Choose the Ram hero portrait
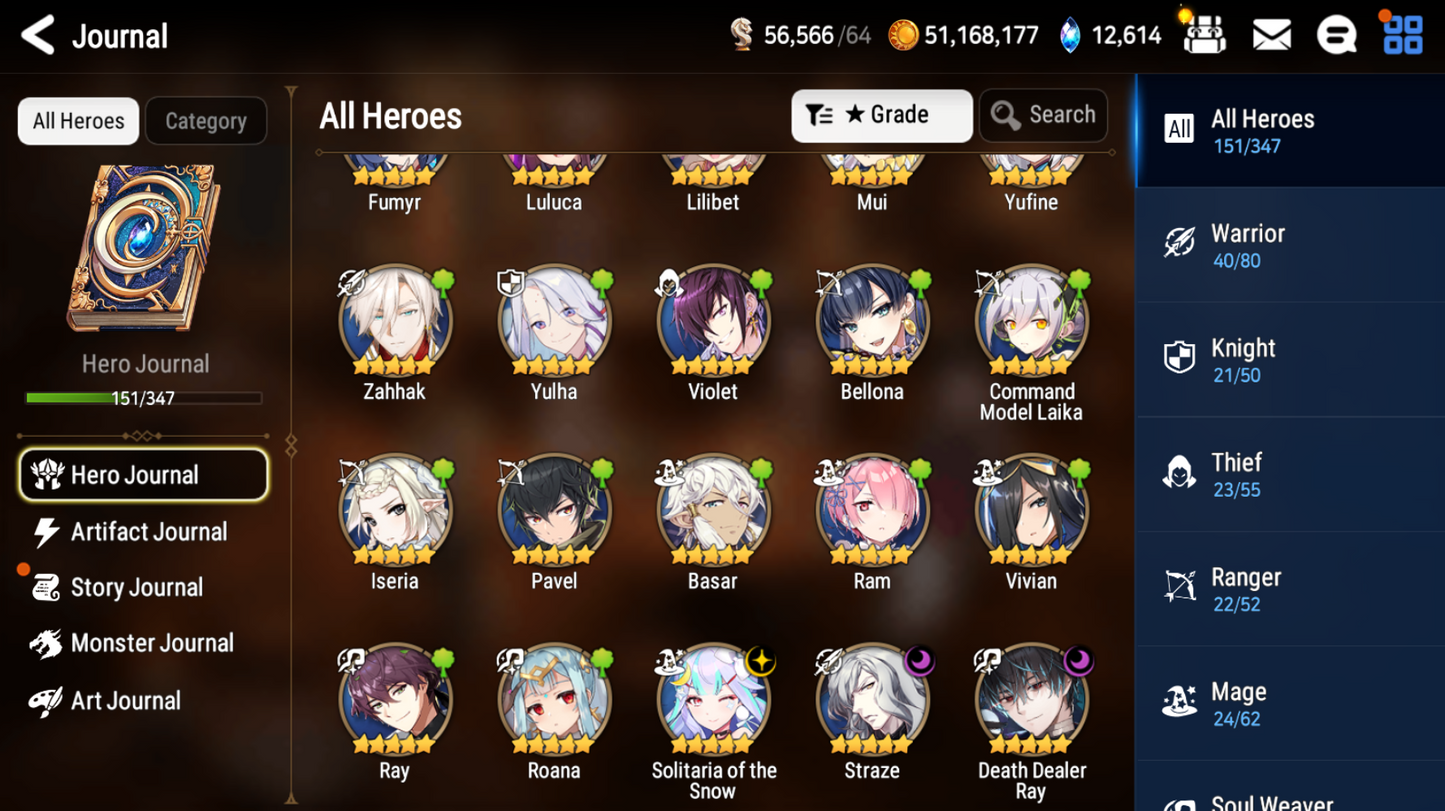The height and width of the screenshot is (811, 1445). pos(872,511)
